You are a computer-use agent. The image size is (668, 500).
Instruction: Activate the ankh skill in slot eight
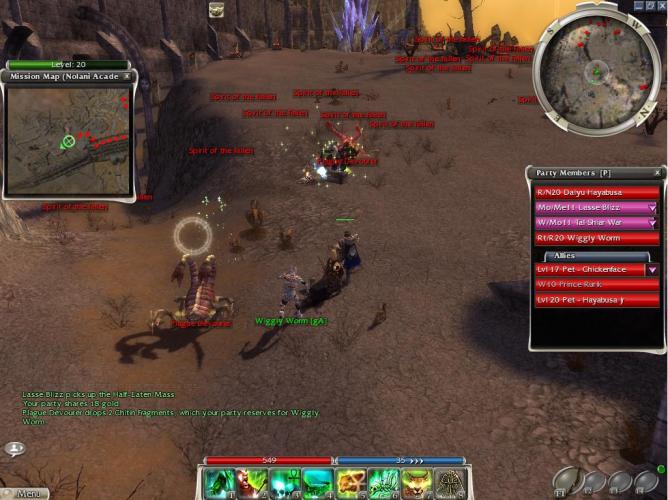pos(448,483)
